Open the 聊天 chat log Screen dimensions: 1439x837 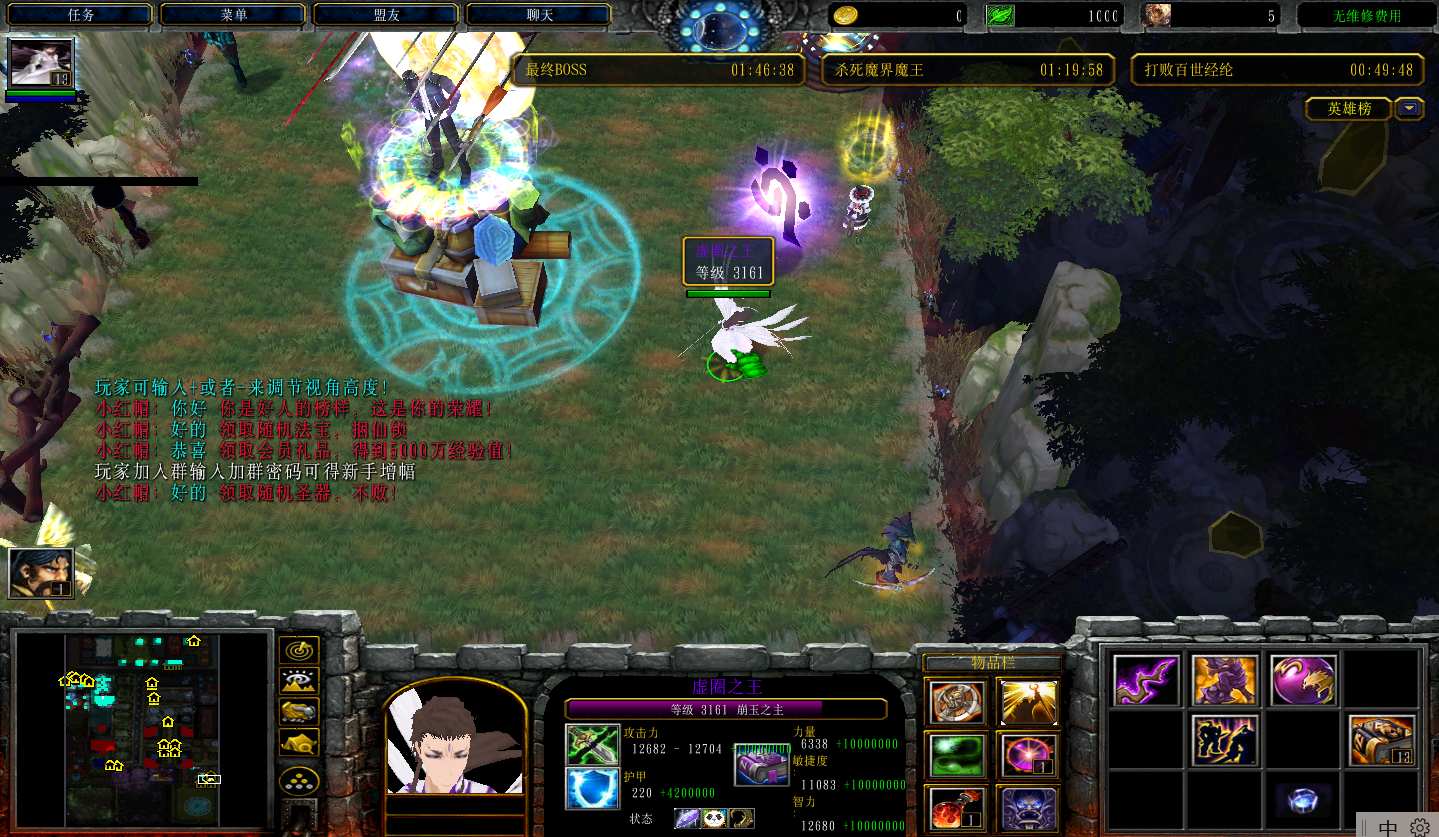click(x=539, y=15)
